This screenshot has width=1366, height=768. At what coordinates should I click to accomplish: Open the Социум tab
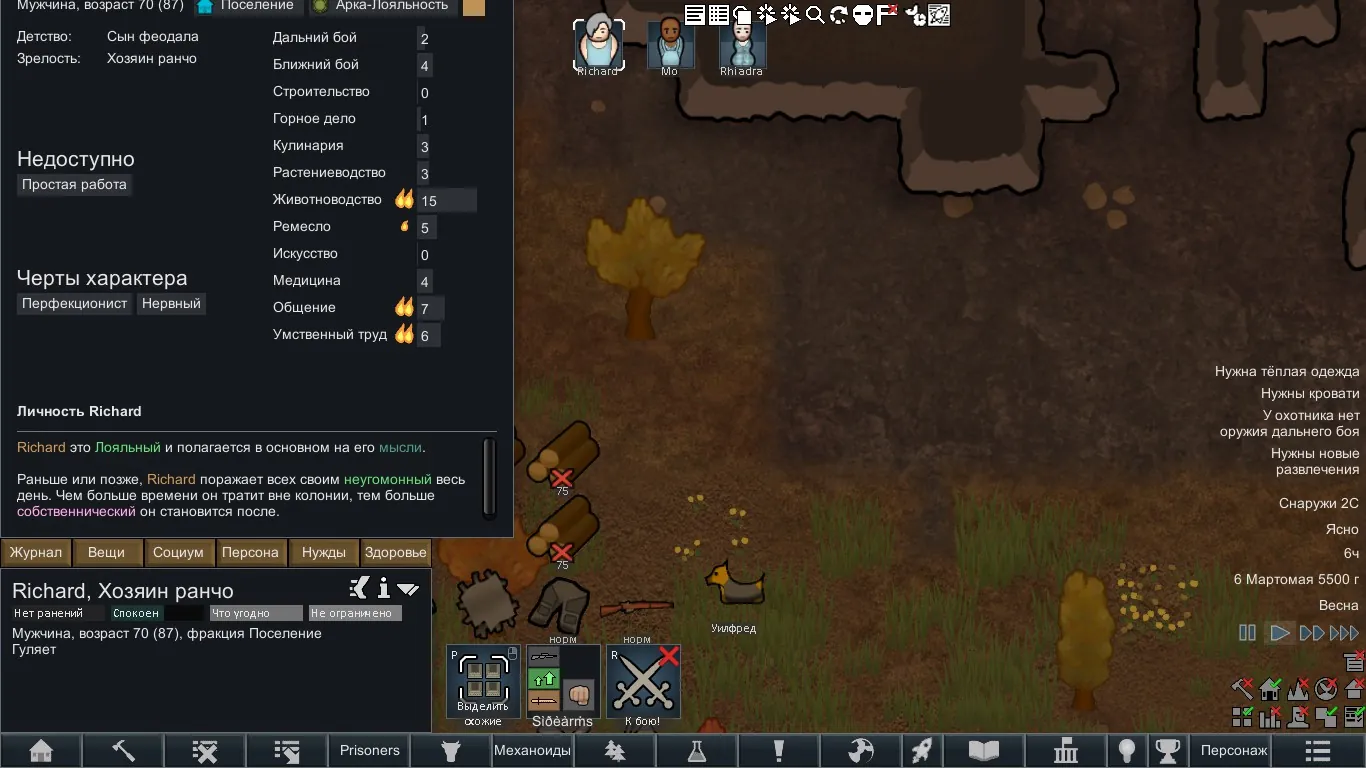pos(178,552)
